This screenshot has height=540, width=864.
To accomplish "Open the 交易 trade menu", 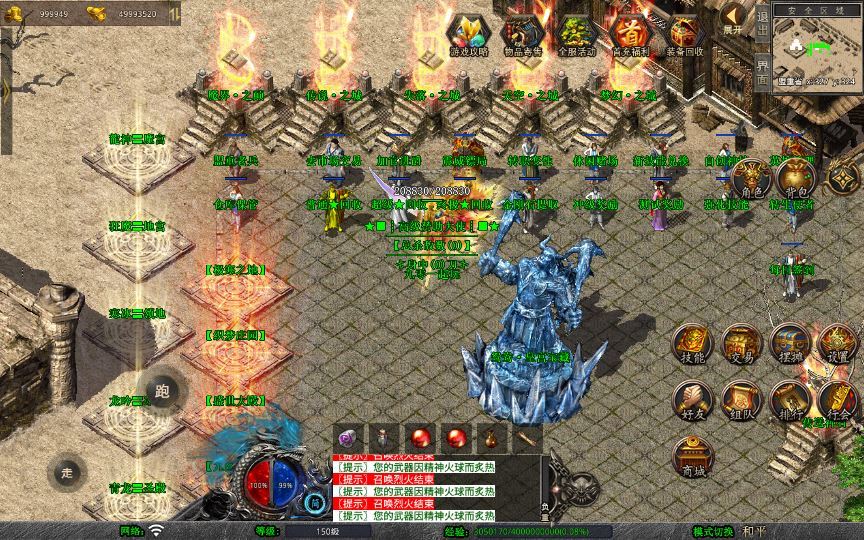I will coord(741,343).
